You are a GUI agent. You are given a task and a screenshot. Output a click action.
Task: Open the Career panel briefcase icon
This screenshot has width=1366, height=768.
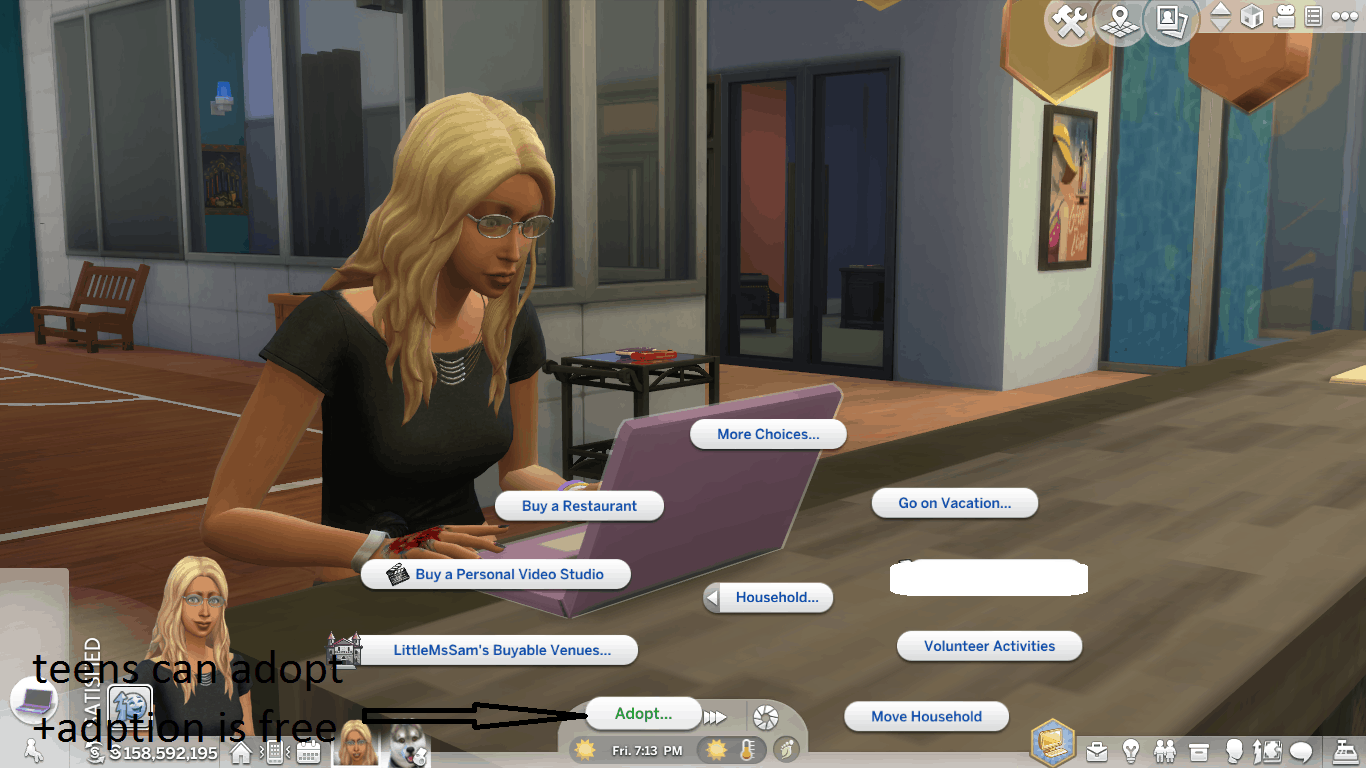click(1097, 750)
